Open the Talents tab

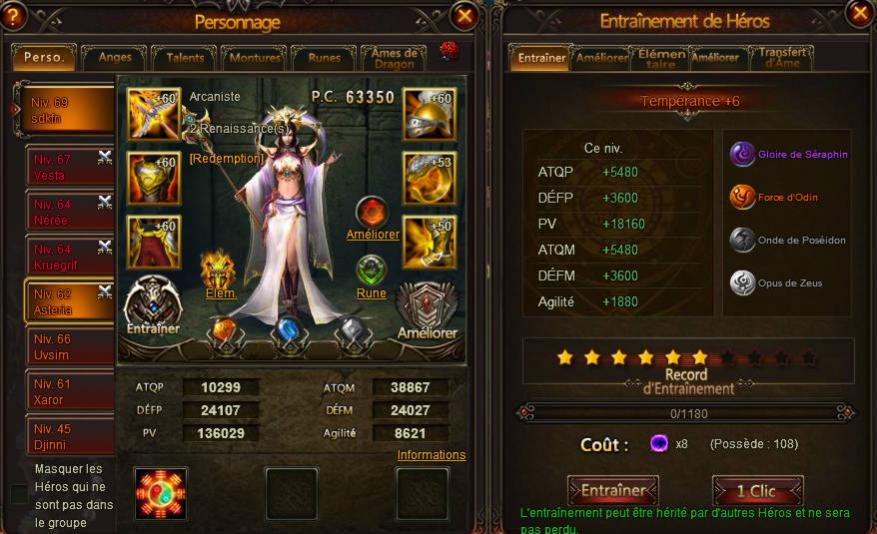coord(185,58)
